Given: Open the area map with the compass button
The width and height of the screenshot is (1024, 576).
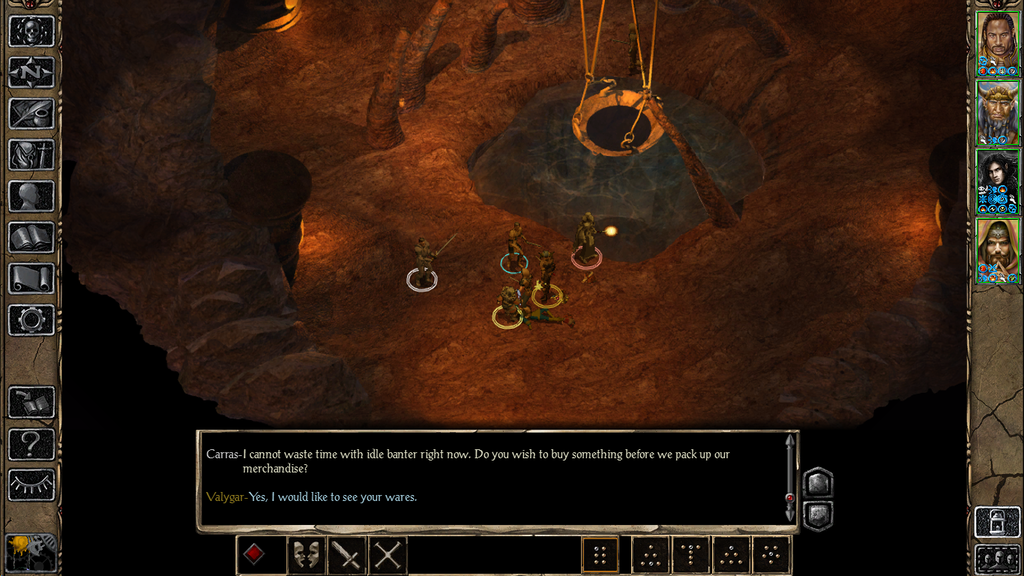Looking at the screenshot, I should pyautogui.click(x=31, y=72).
